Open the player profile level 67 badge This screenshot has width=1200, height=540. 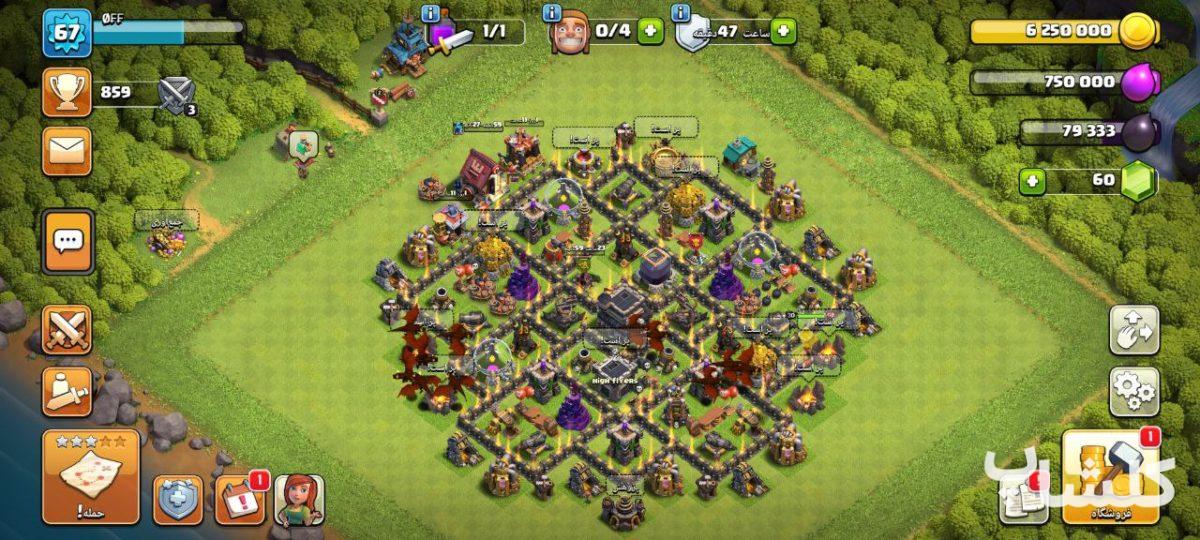pos(67,34)
